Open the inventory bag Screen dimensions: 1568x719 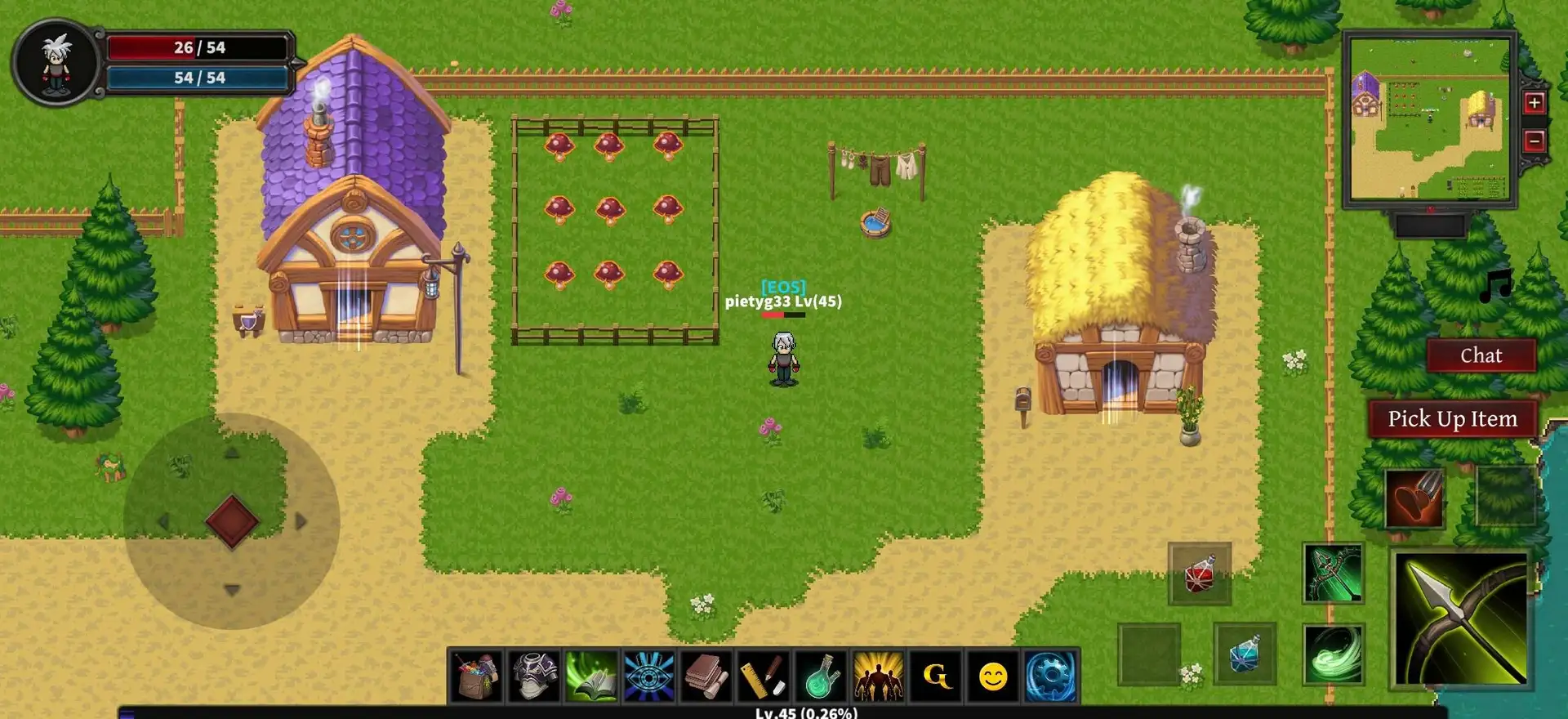point(477,677)
